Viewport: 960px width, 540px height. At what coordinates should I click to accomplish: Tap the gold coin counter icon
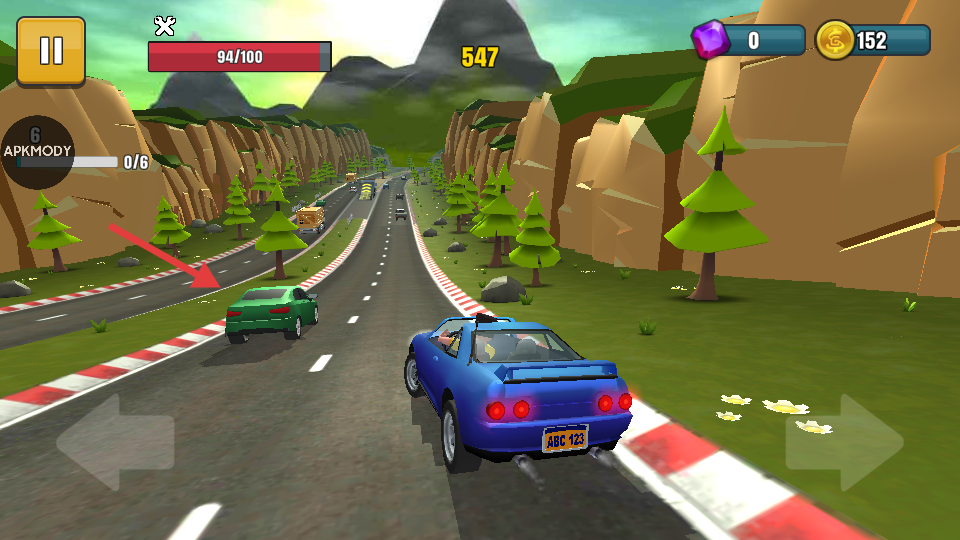834,41
